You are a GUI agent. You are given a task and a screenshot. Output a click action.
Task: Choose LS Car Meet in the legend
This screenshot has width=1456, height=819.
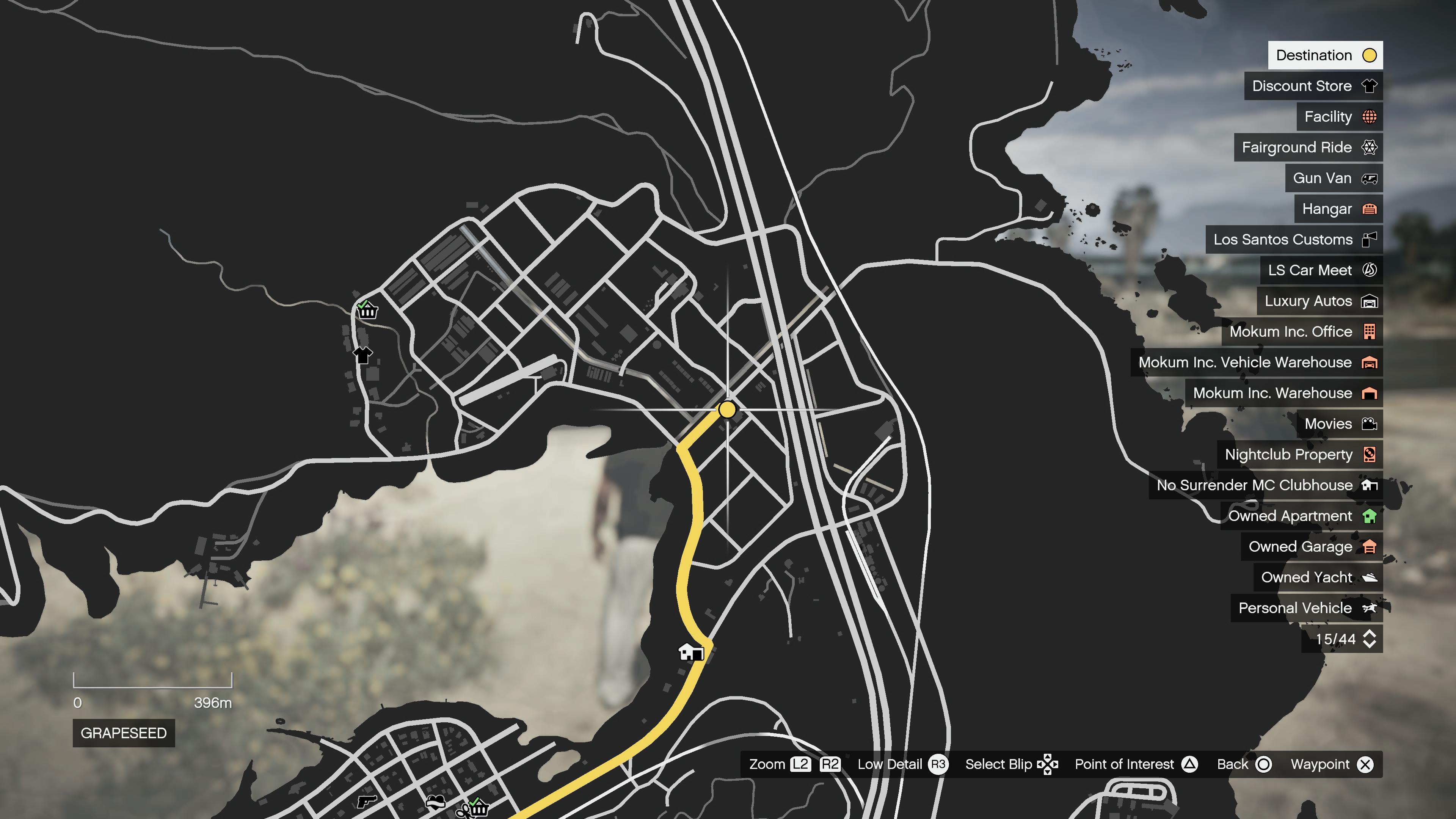tap(1321, 270)
